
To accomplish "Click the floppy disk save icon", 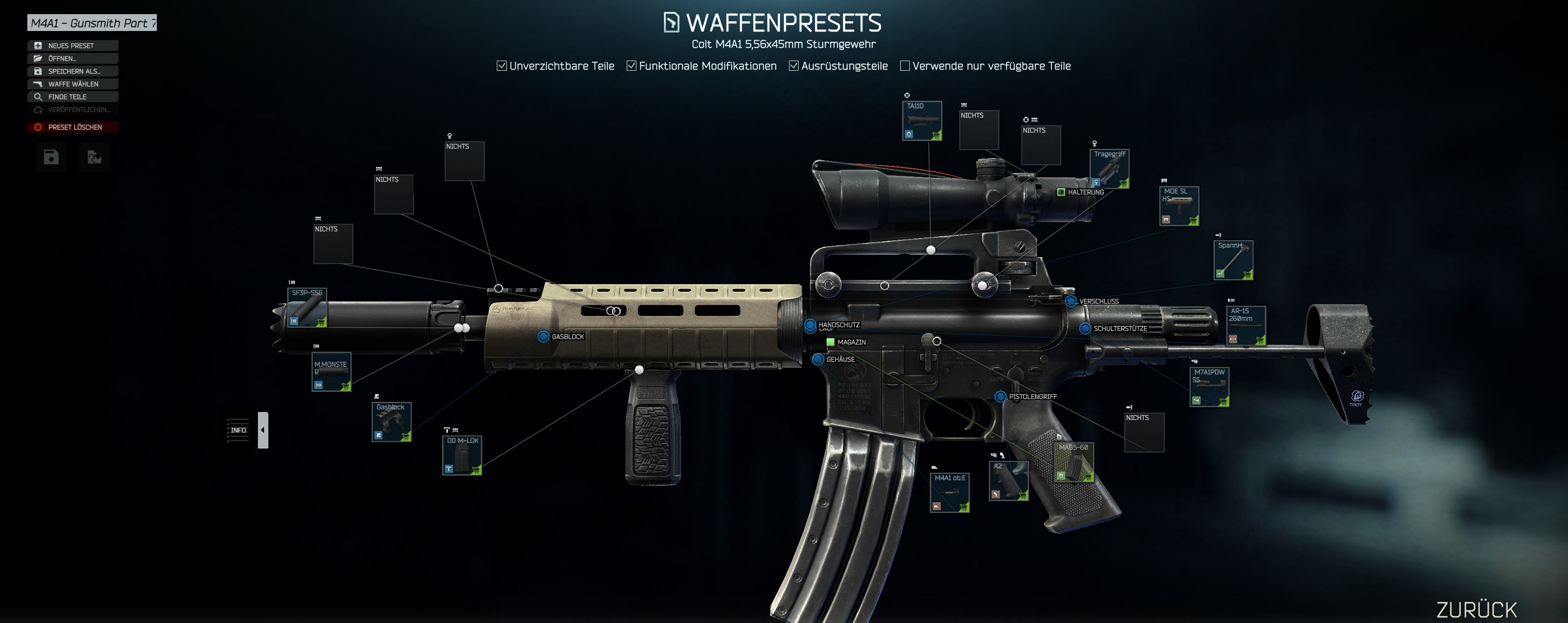I will click(x=51, y=158).
